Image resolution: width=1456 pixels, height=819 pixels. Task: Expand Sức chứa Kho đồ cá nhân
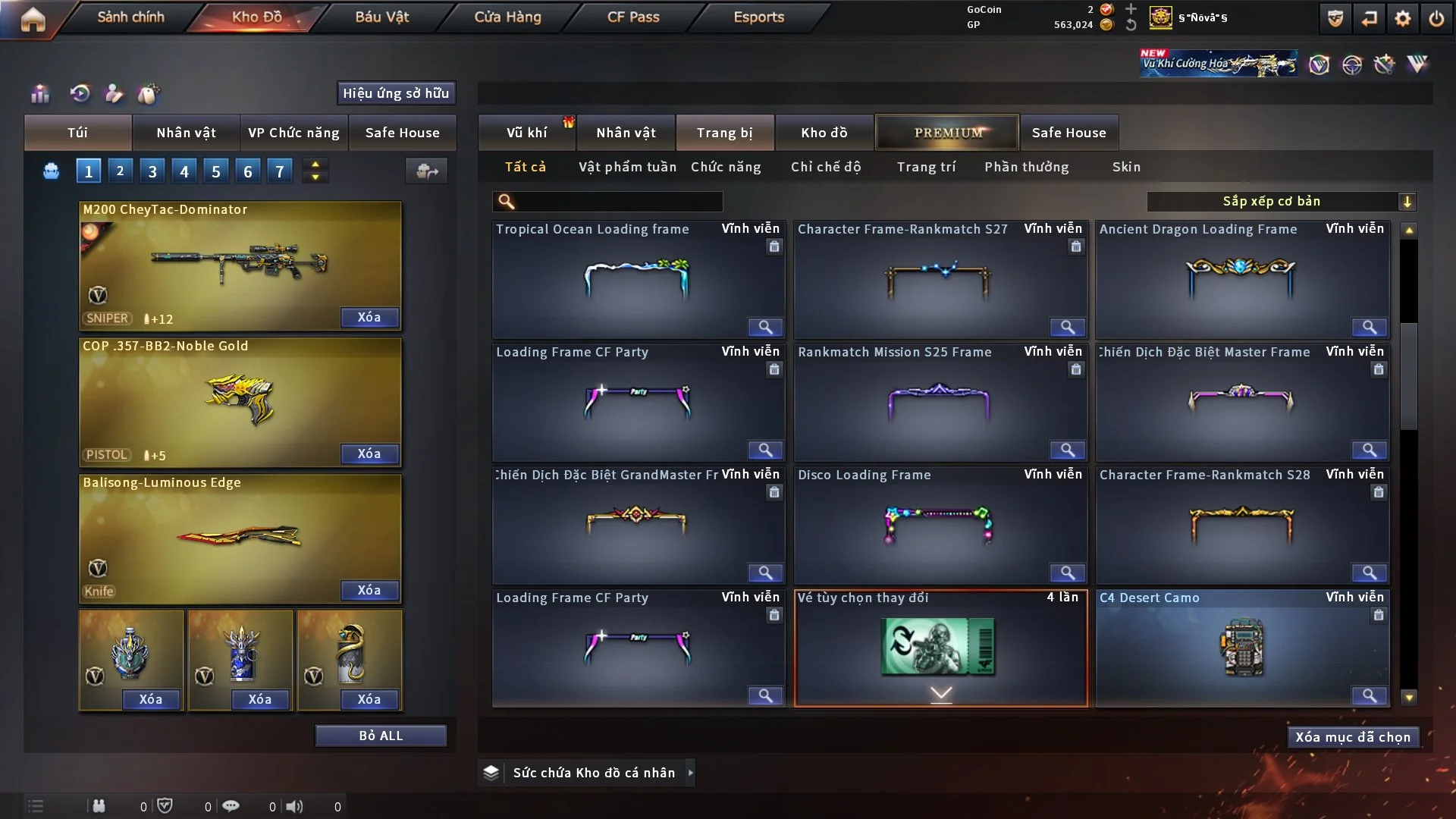tap(689, 773)
